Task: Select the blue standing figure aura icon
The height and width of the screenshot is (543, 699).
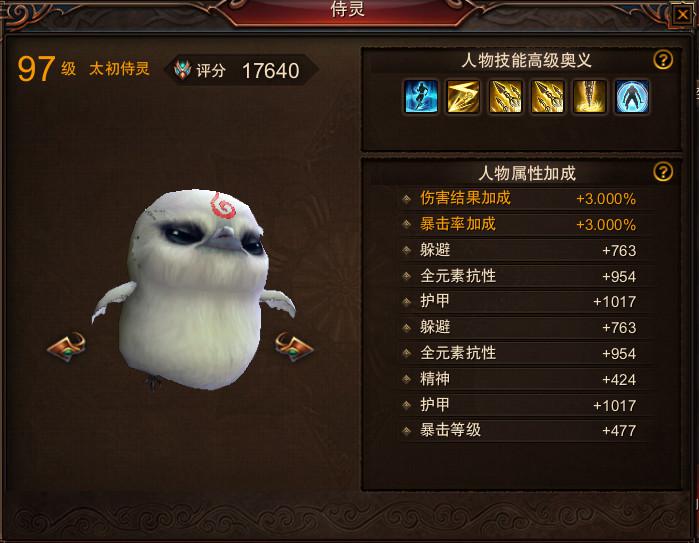Action: click(x=631, y=97)
